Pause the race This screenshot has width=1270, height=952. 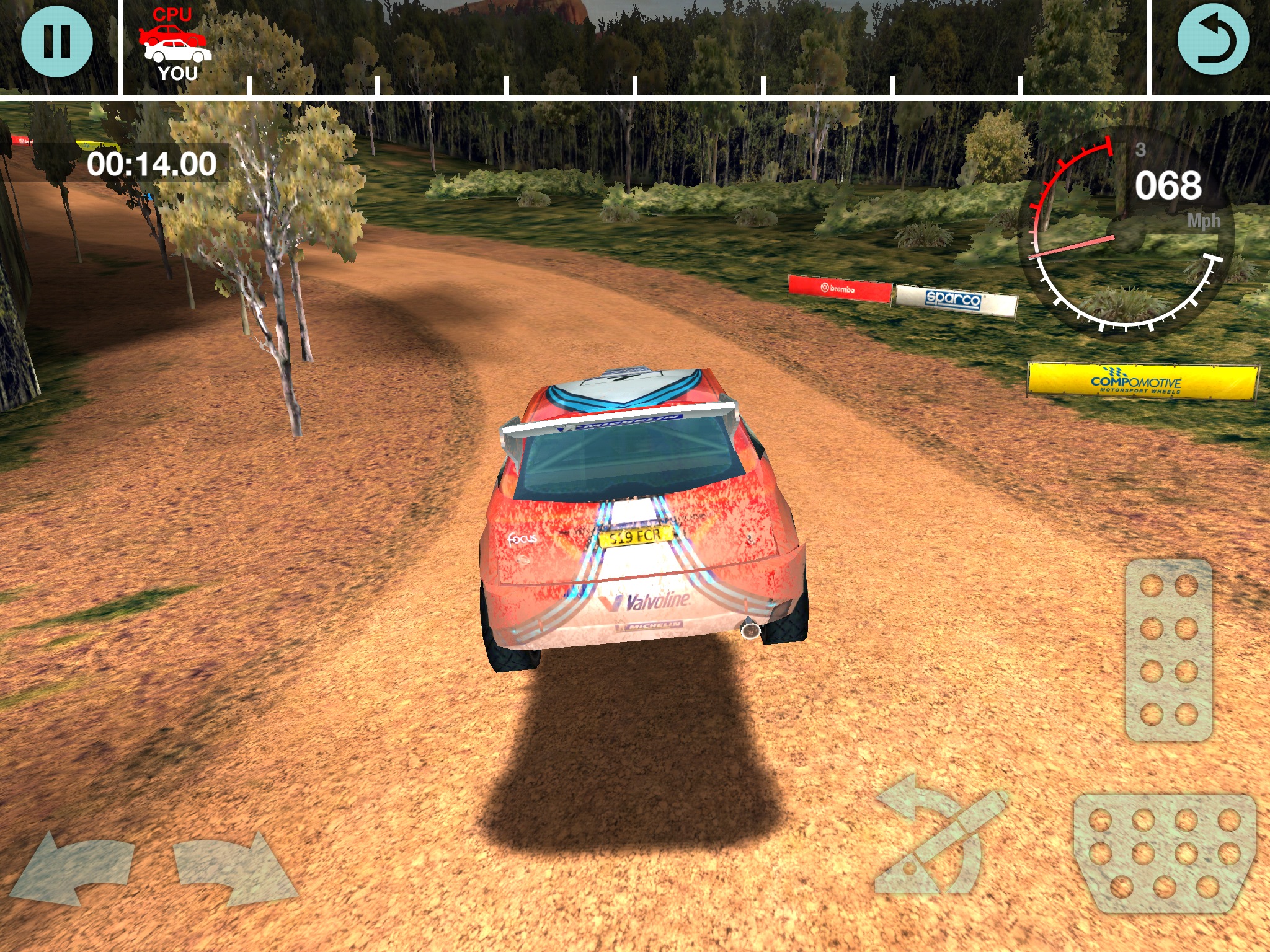(x=57, y=41)
